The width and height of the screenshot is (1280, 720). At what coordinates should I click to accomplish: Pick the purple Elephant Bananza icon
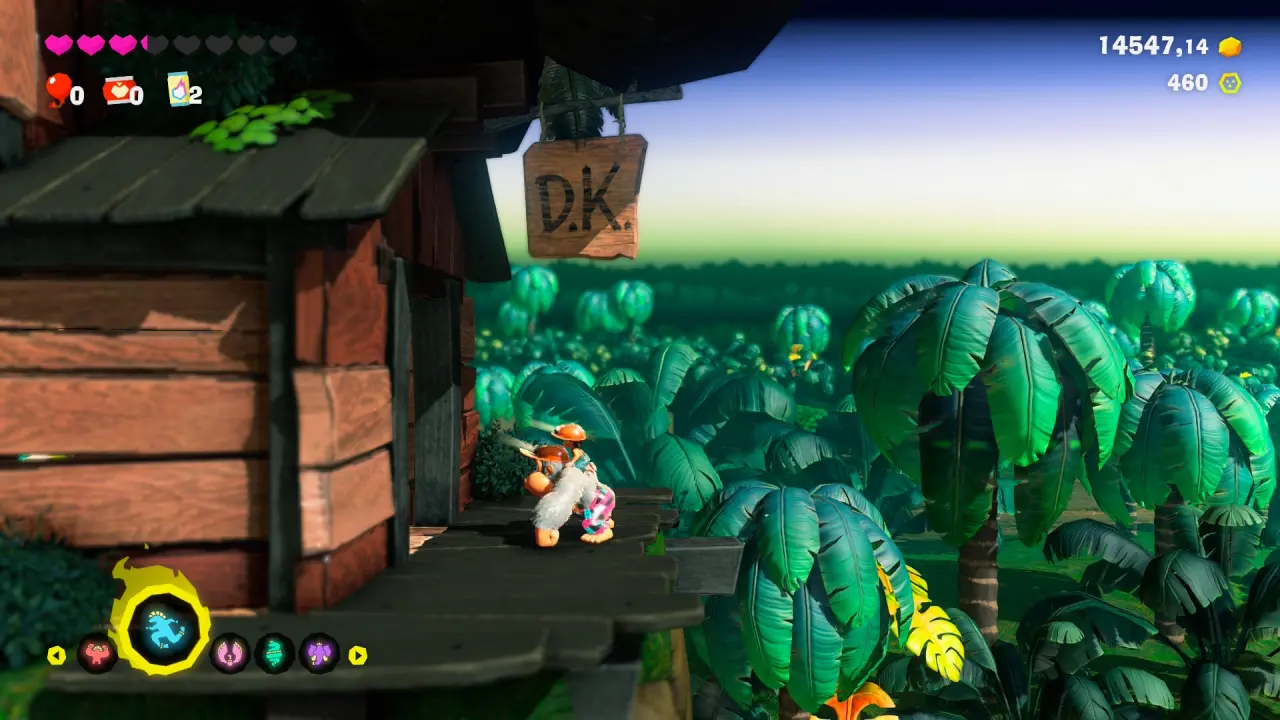320,654
